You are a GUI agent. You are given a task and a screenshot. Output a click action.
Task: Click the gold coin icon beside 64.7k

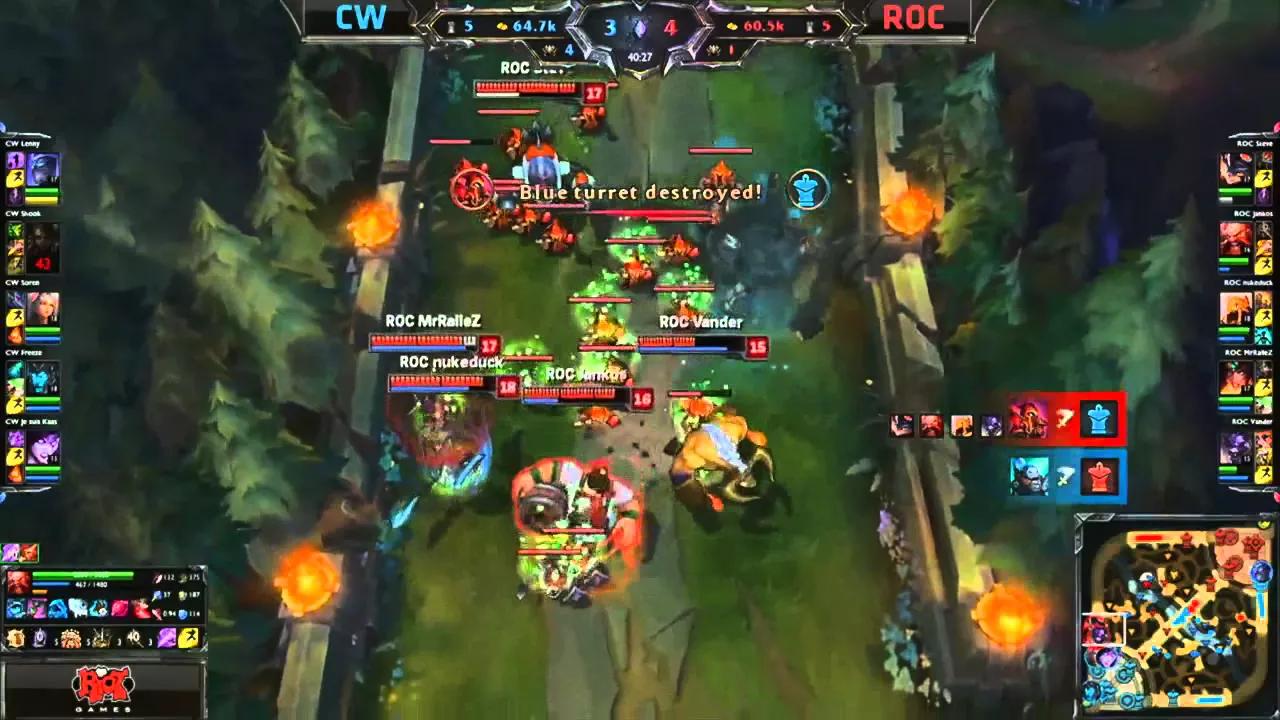(501, 26)
